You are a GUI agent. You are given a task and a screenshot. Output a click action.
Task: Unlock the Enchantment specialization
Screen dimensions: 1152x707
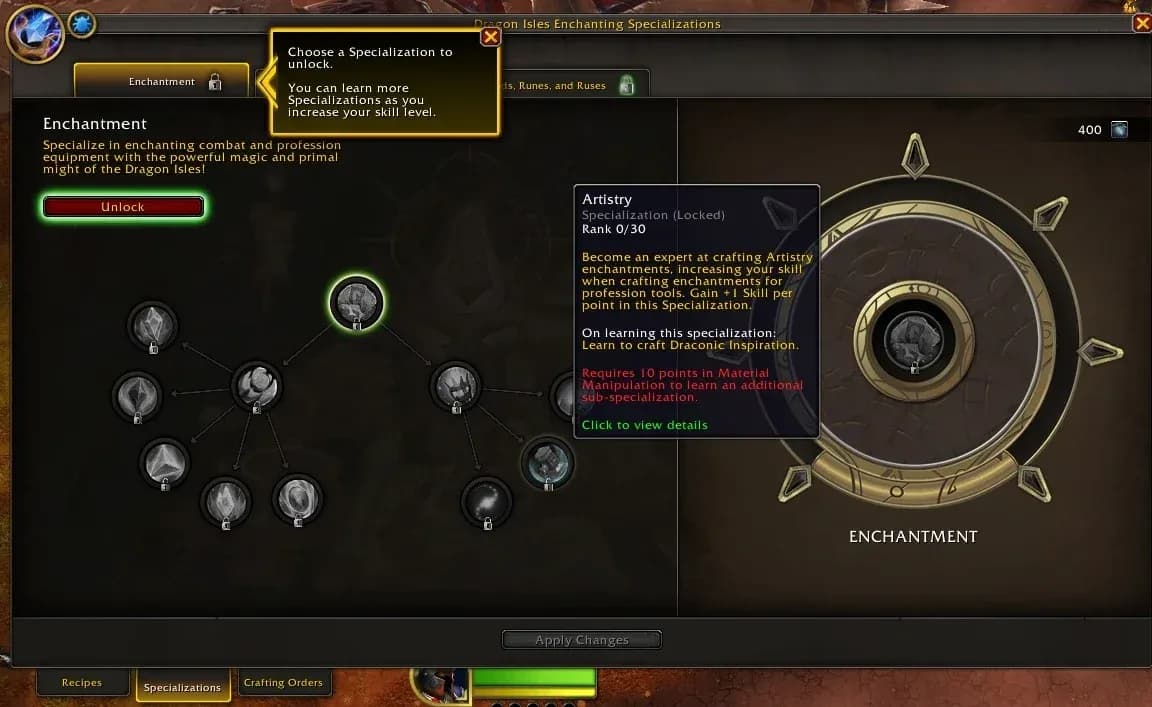click(123, 207)
